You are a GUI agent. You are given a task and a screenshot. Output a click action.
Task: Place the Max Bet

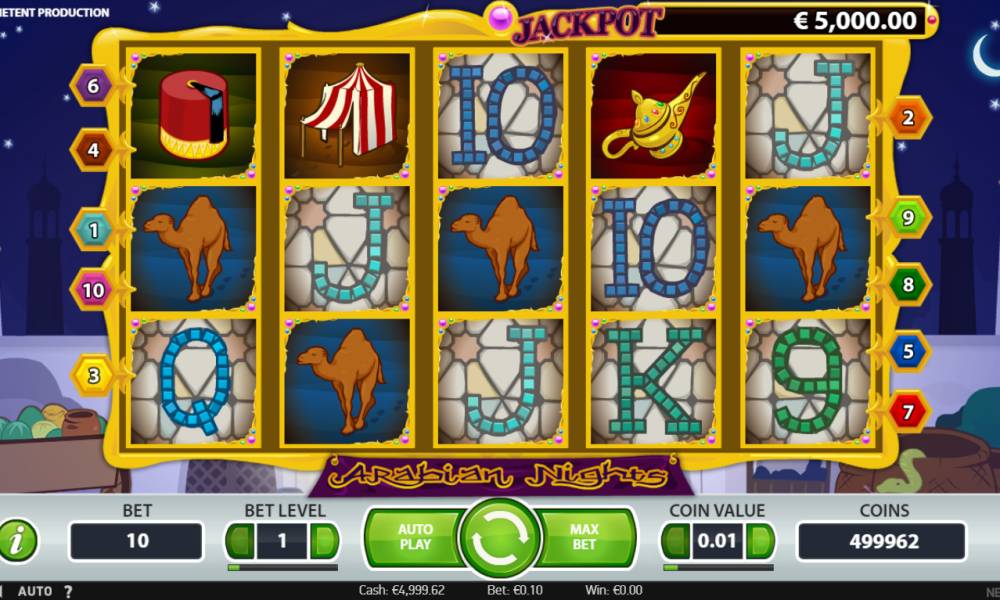584,537
